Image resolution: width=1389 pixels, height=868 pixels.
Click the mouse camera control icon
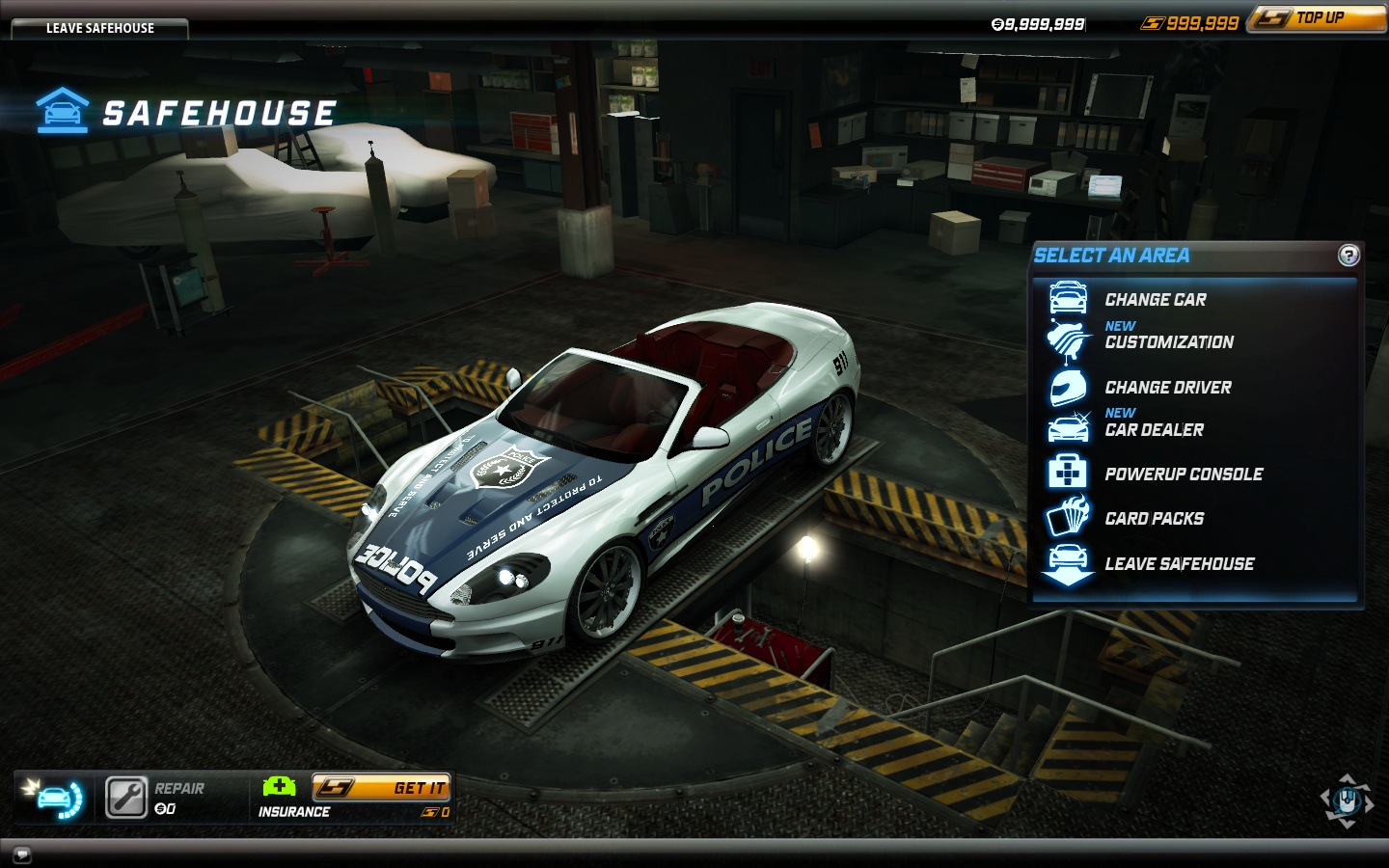coord(1347,800)
